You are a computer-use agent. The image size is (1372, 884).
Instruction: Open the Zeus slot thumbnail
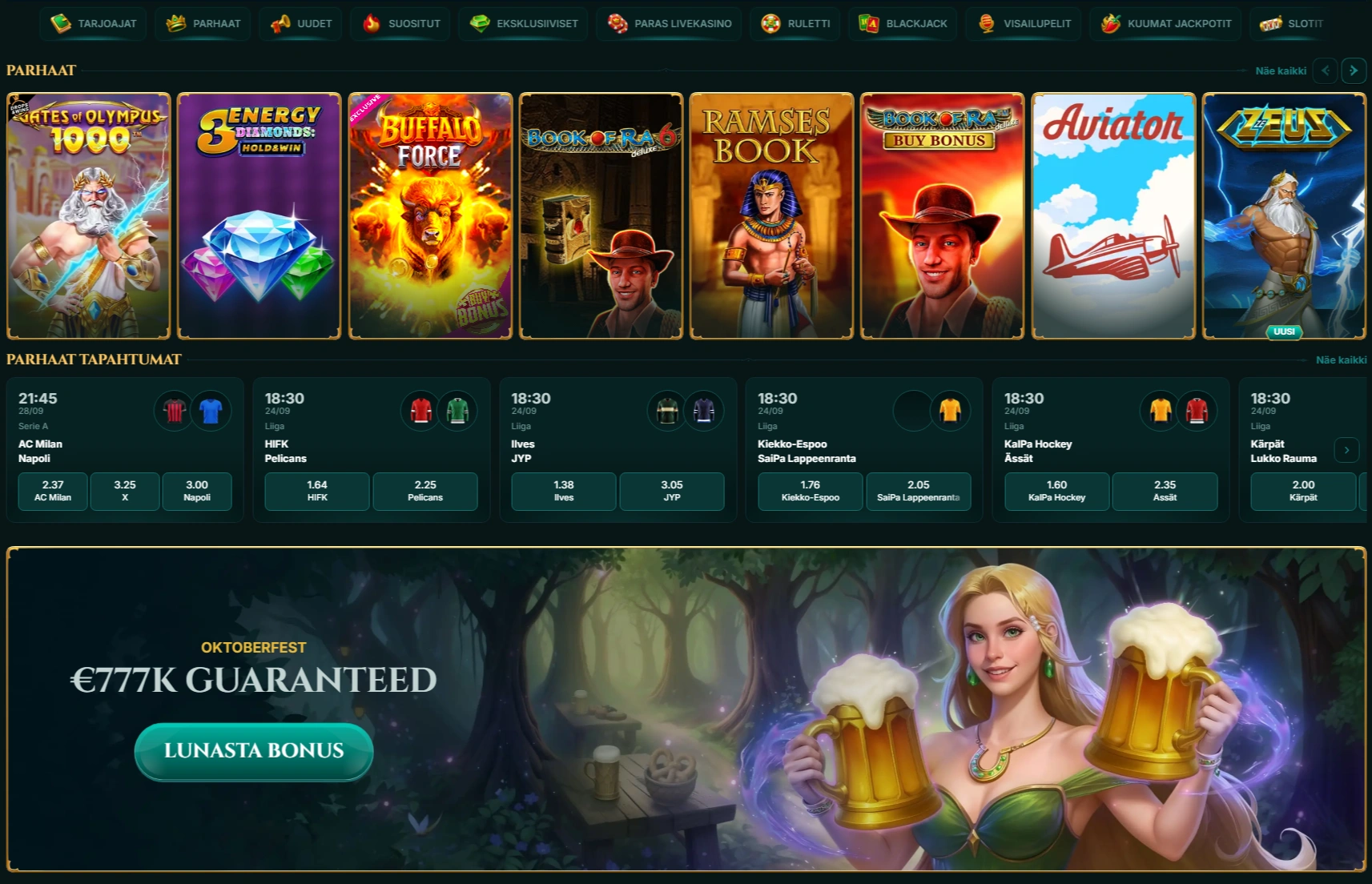pyautogui.click(x=1284, y=215)
